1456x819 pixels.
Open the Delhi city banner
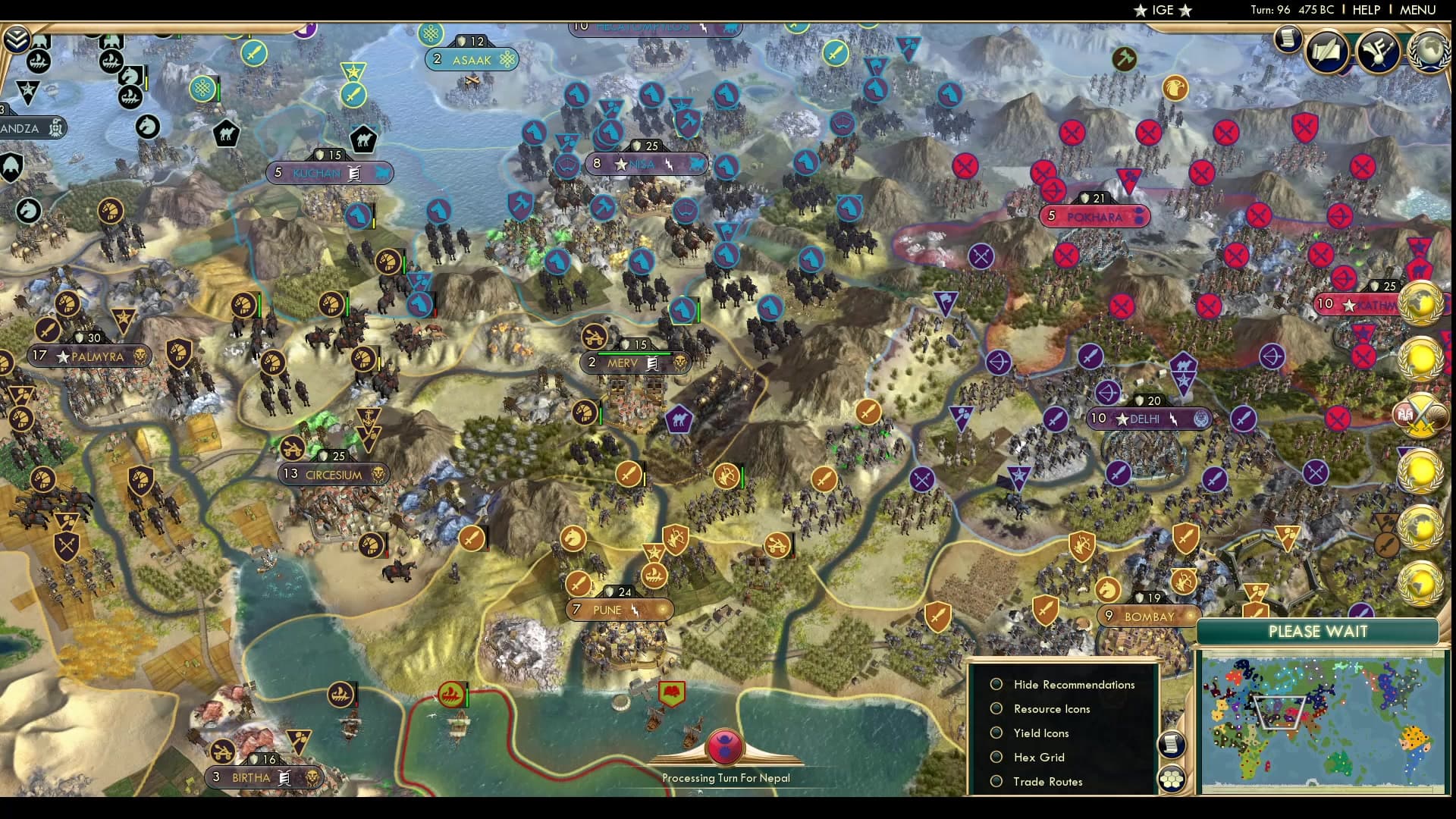tap(1150, 419)
